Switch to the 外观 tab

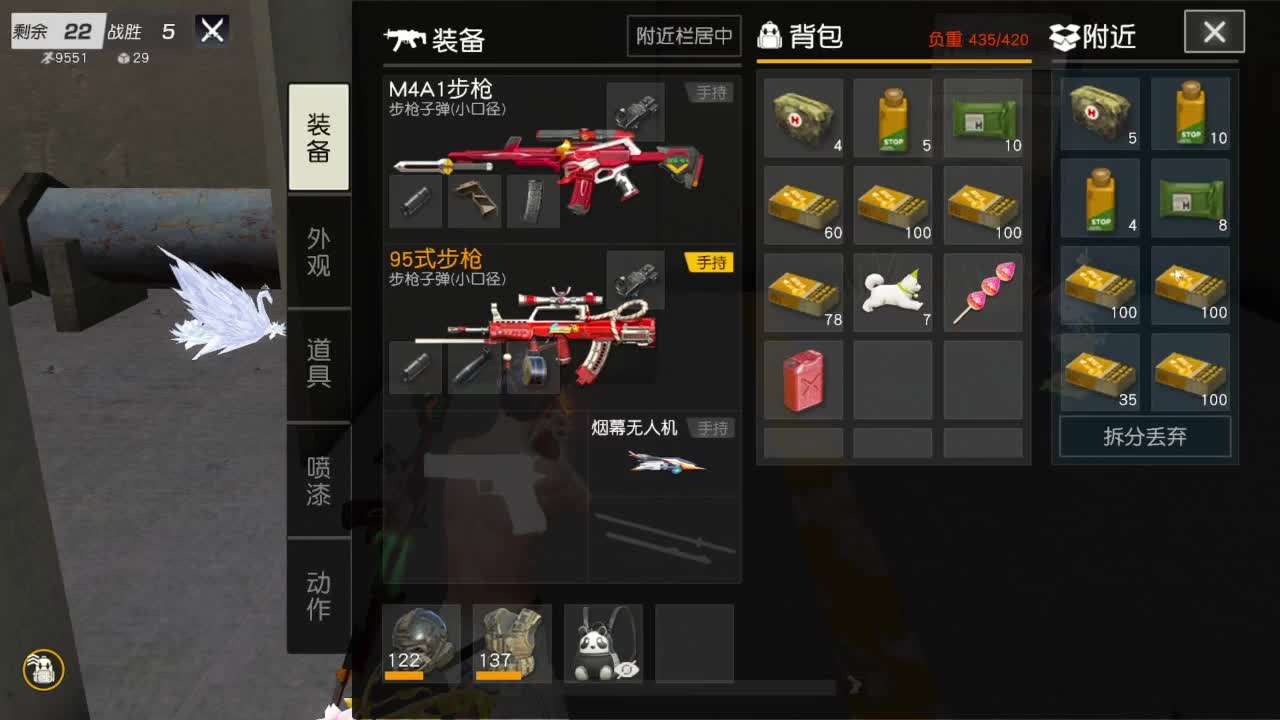[x=318, y=250]
